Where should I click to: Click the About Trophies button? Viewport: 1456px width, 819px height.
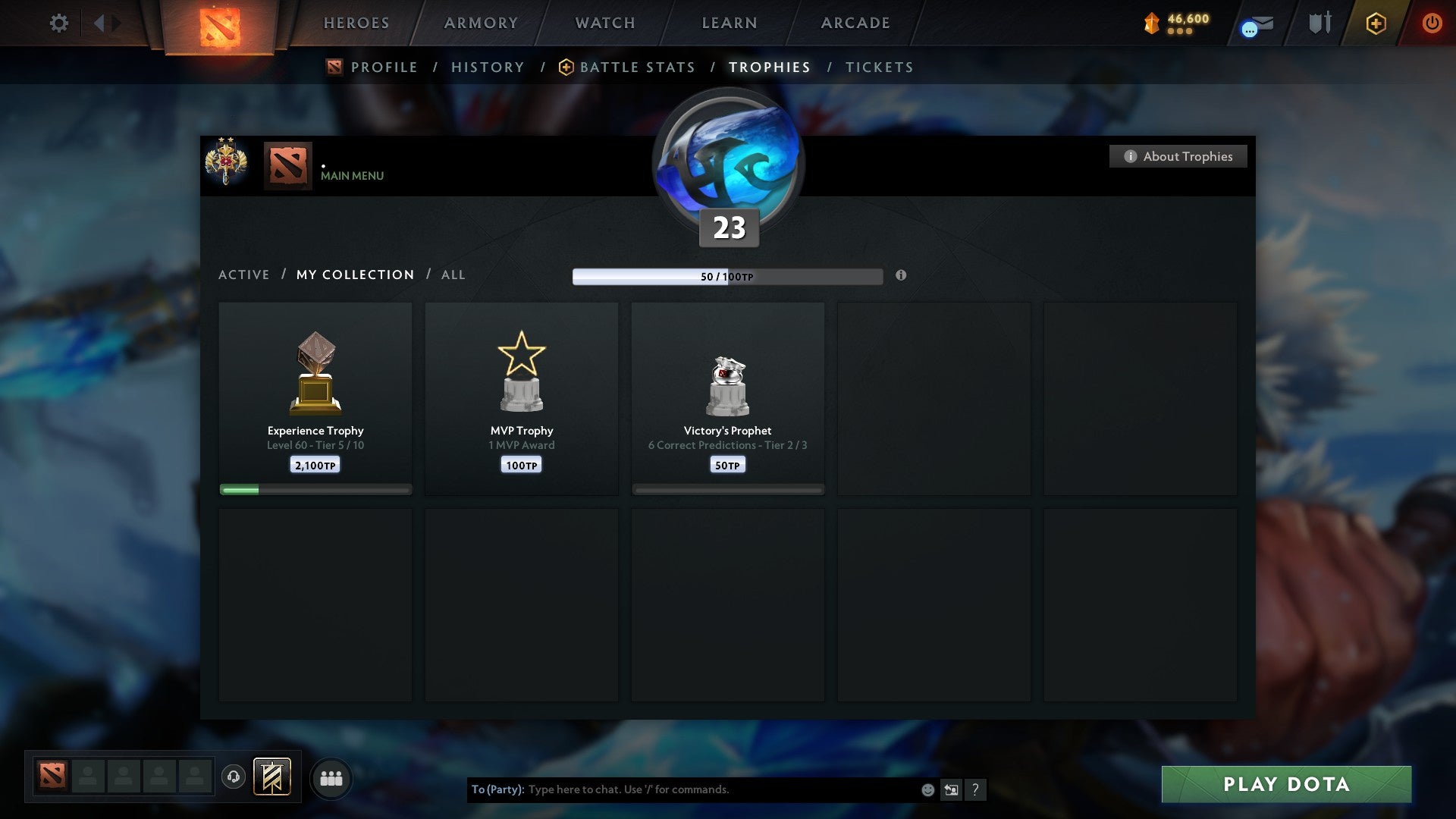tap(1178, 156)
